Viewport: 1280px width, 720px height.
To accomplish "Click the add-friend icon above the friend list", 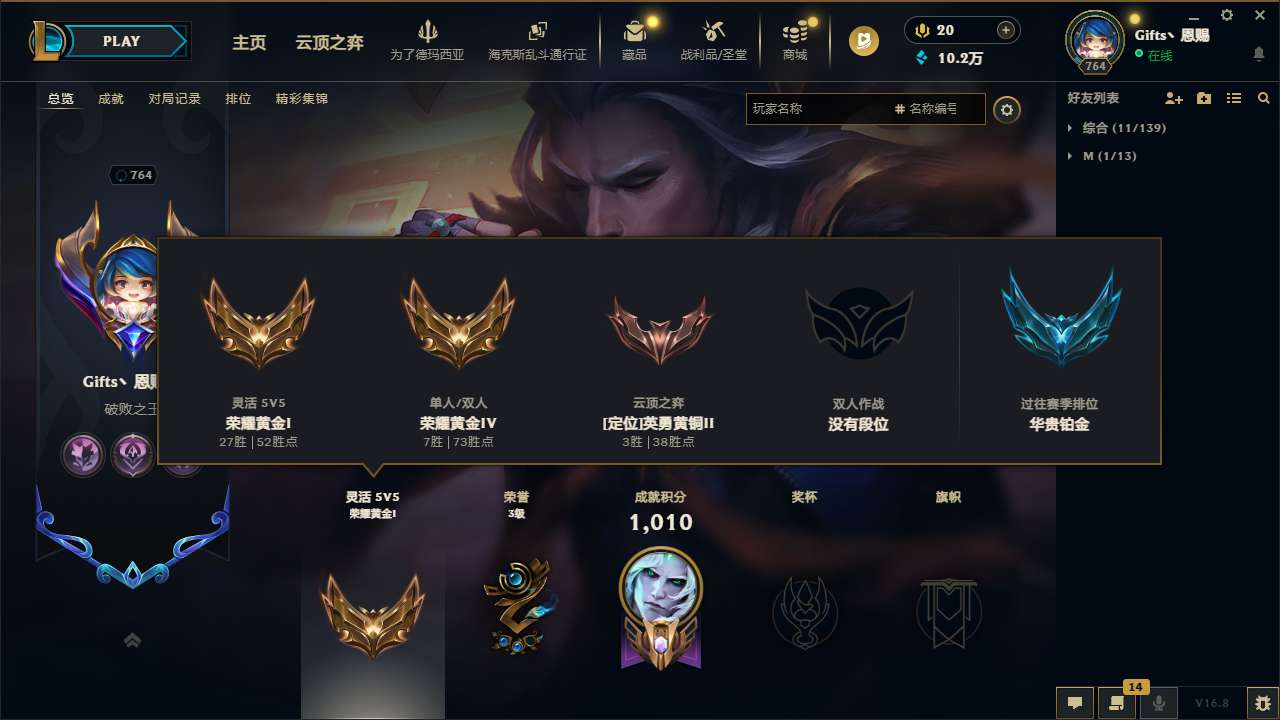I will [x=1172, y=98].
